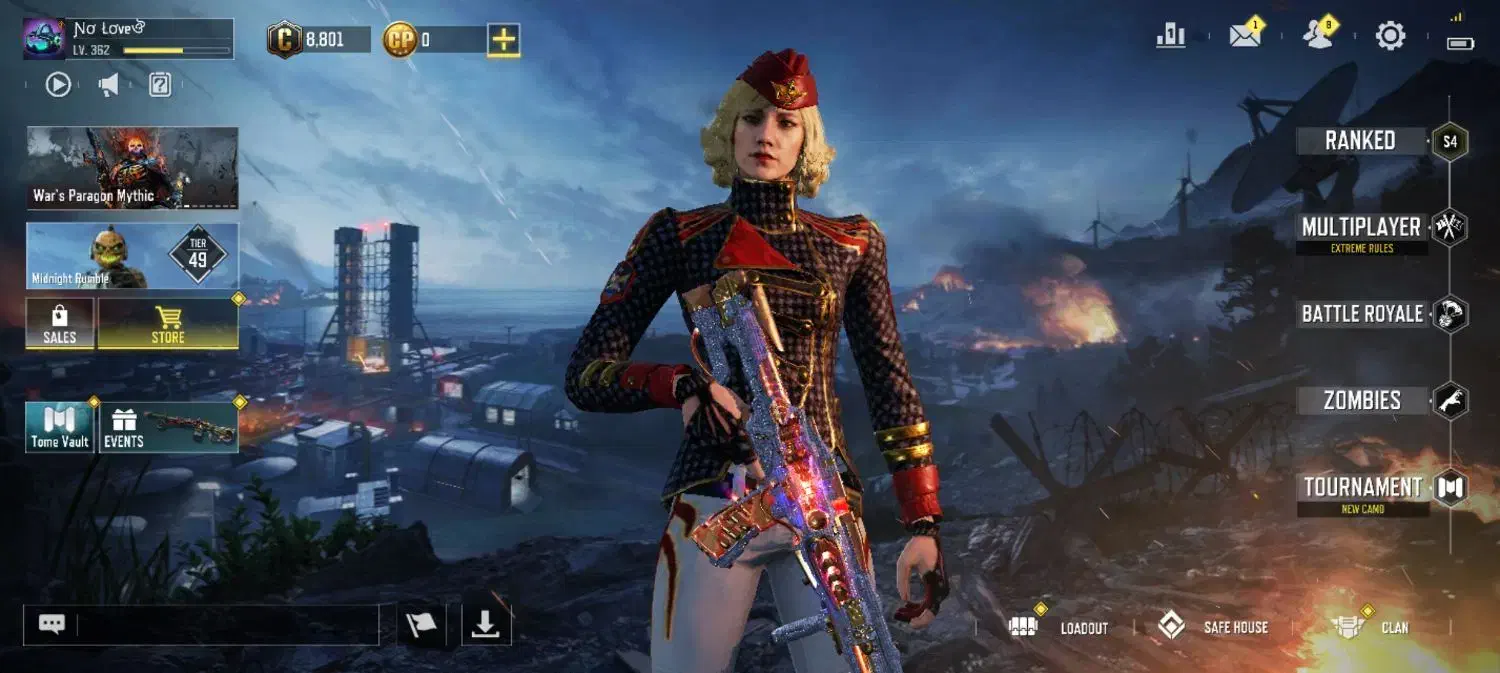The height and width of the screenshot is (673, 1500).
Task: Open the friends list icon
Action: pyautogui.click(x=1318, y=36)
